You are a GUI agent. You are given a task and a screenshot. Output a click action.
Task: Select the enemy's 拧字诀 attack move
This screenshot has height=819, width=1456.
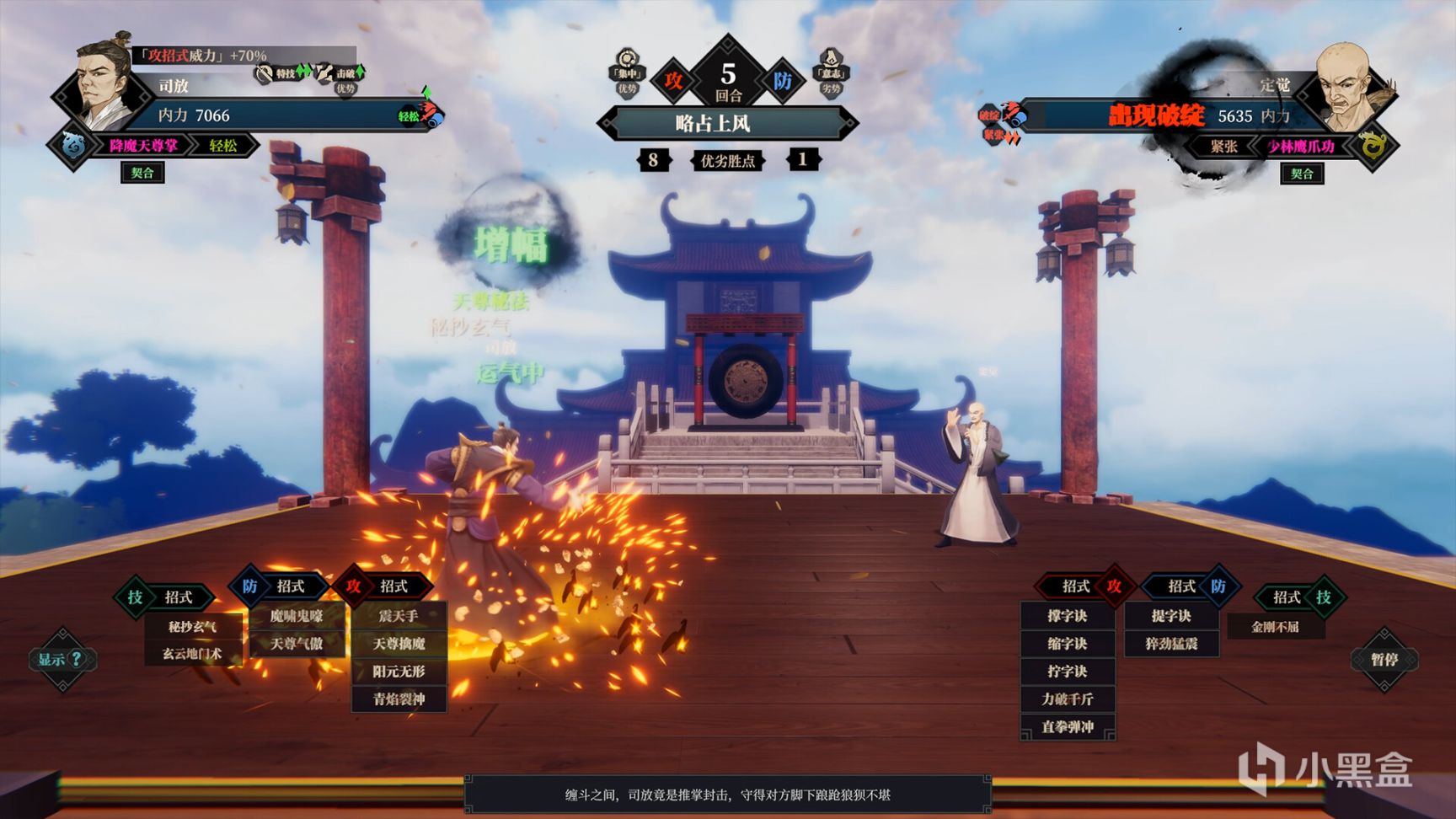tap(1068, 672)
